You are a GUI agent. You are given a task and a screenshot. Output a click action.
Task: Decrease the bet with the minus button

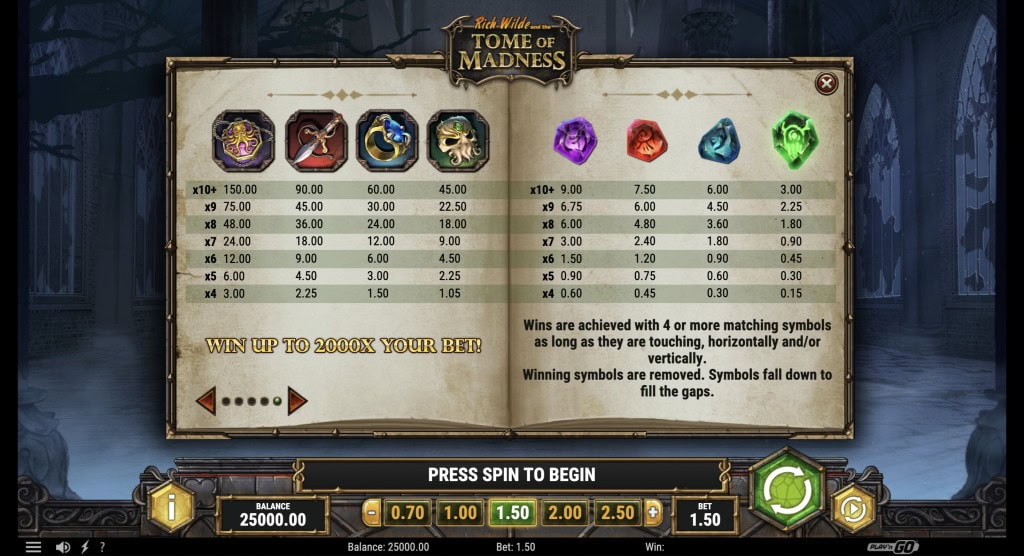coord(372,513)
